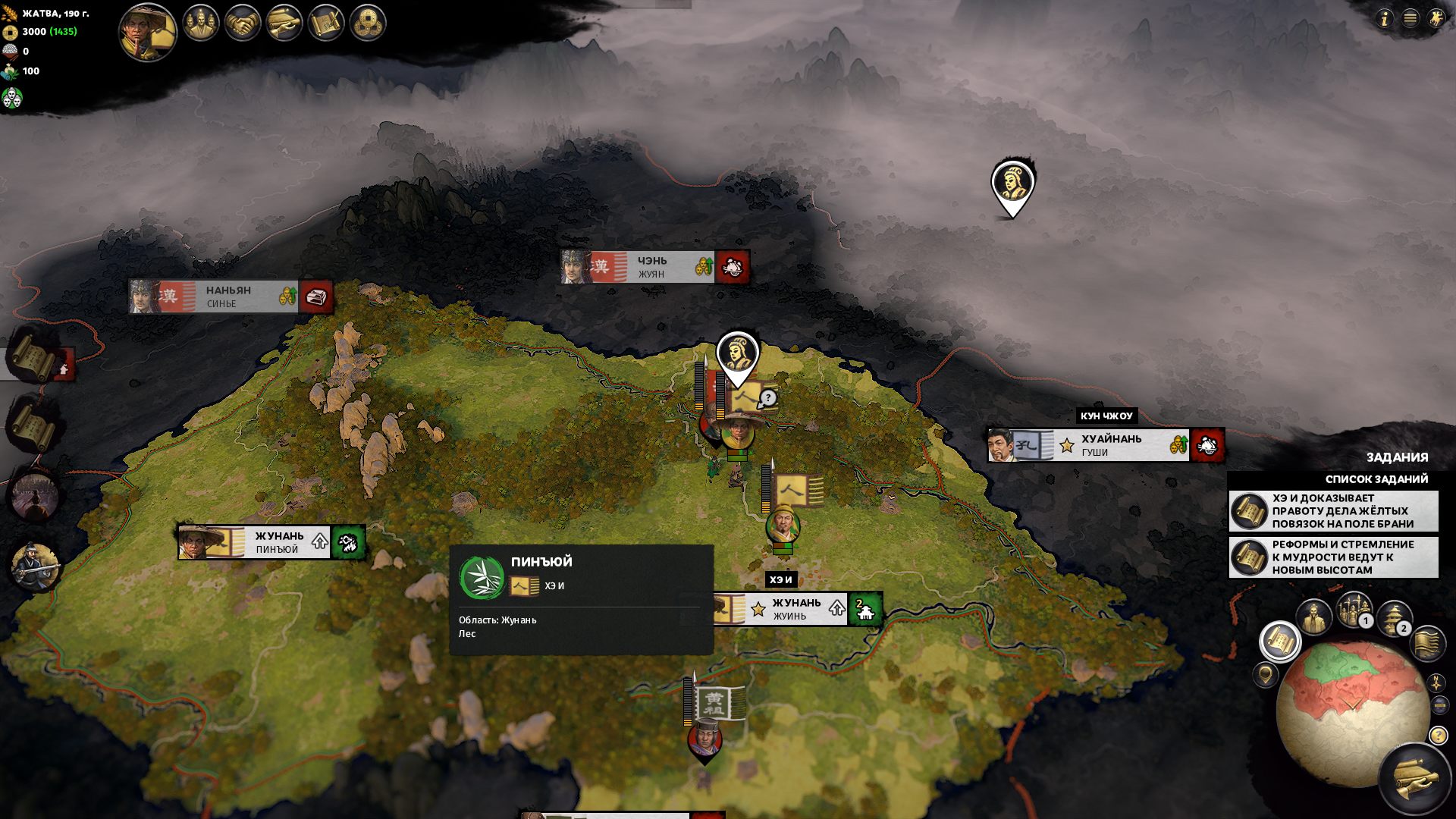Open the faction leader portrait panel
1456x819 pixels.
148,32
